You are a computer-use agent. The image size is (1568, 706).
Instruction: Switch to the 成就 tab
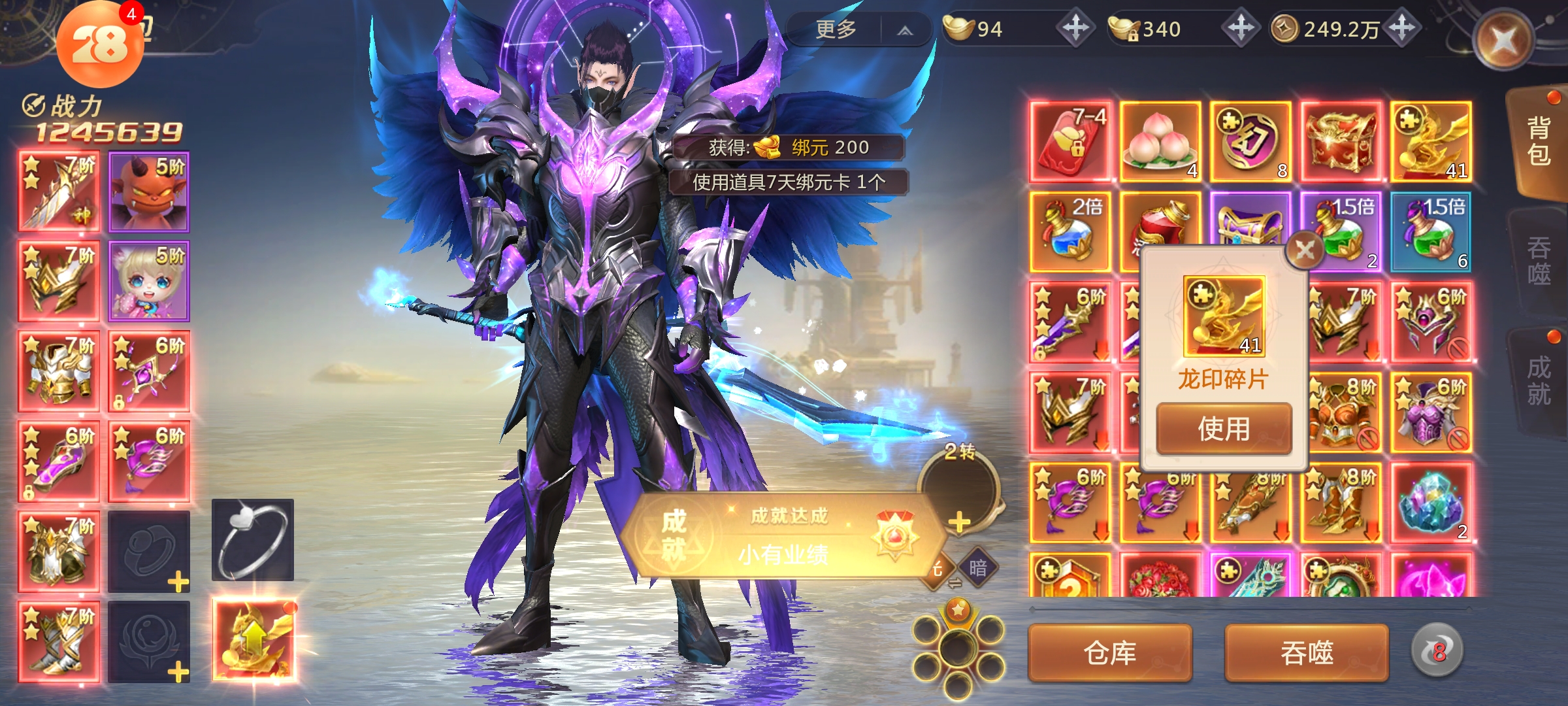[x=1539, y=380]
